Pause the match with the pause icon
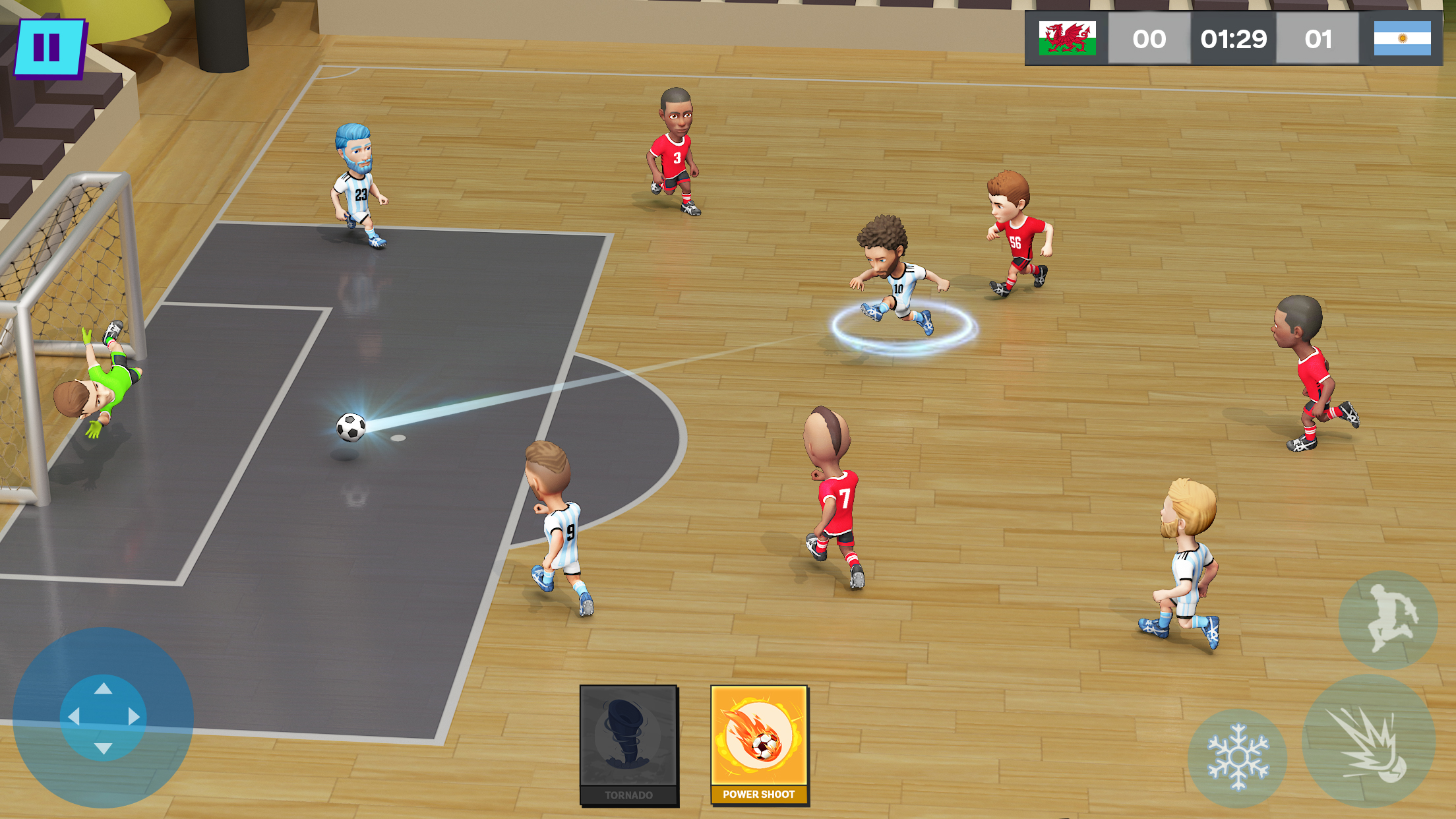 [50, 46]
